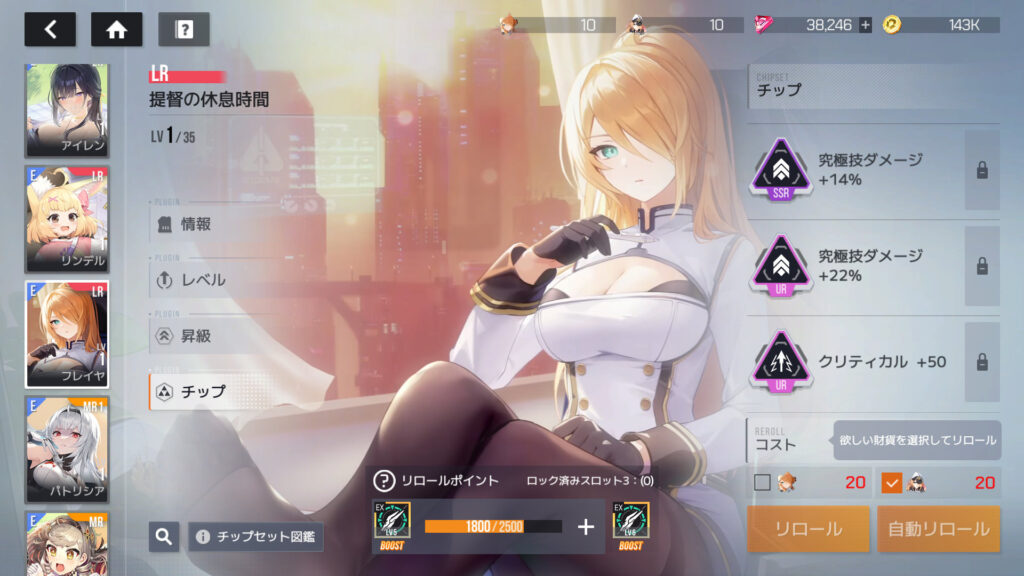Viewport: 1024px width, 576px height.
Task: Pick the パトリシア character portrait
Action: 67,449
